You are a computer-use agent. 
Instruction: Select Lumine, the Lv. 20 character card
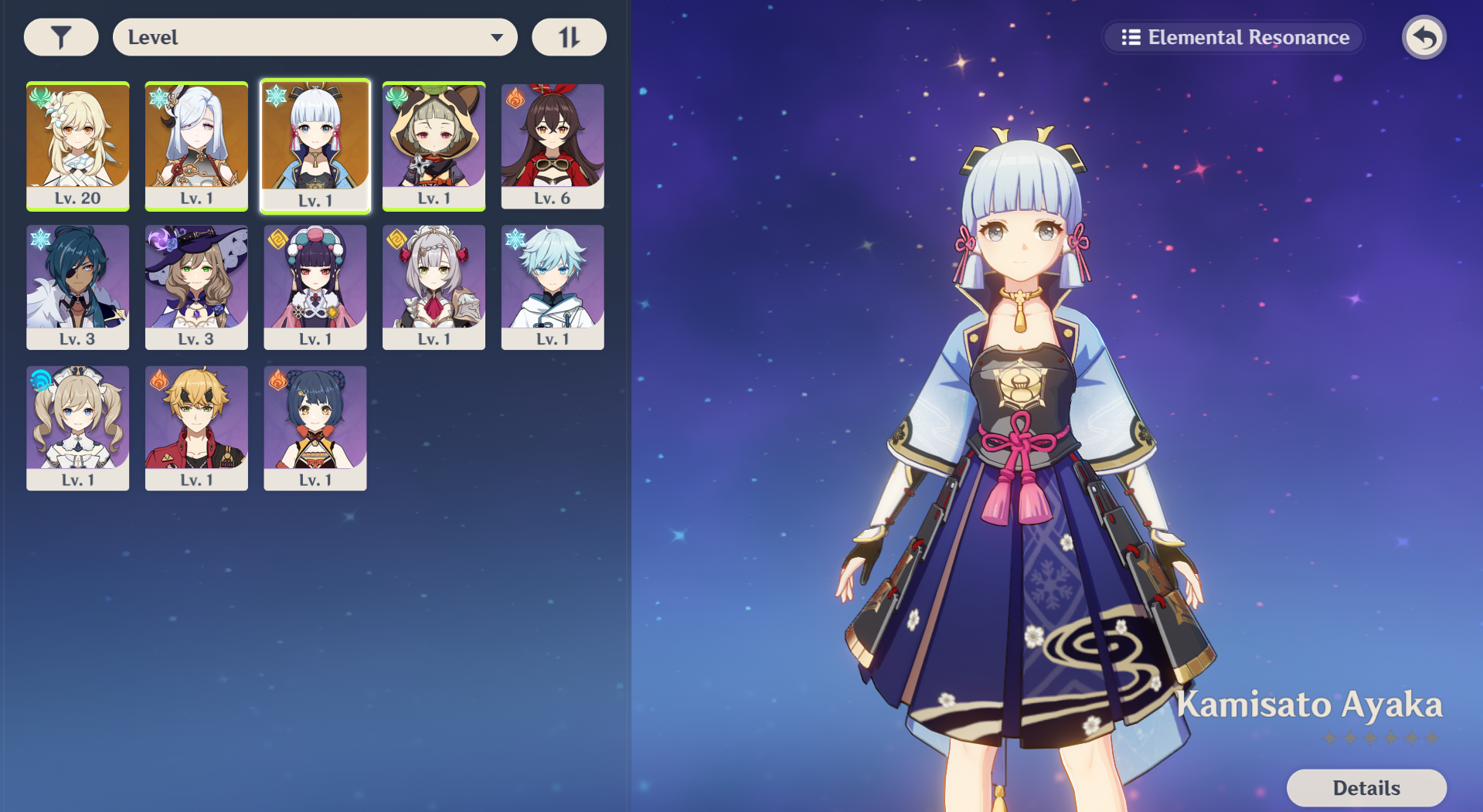(x=78, y=145)
